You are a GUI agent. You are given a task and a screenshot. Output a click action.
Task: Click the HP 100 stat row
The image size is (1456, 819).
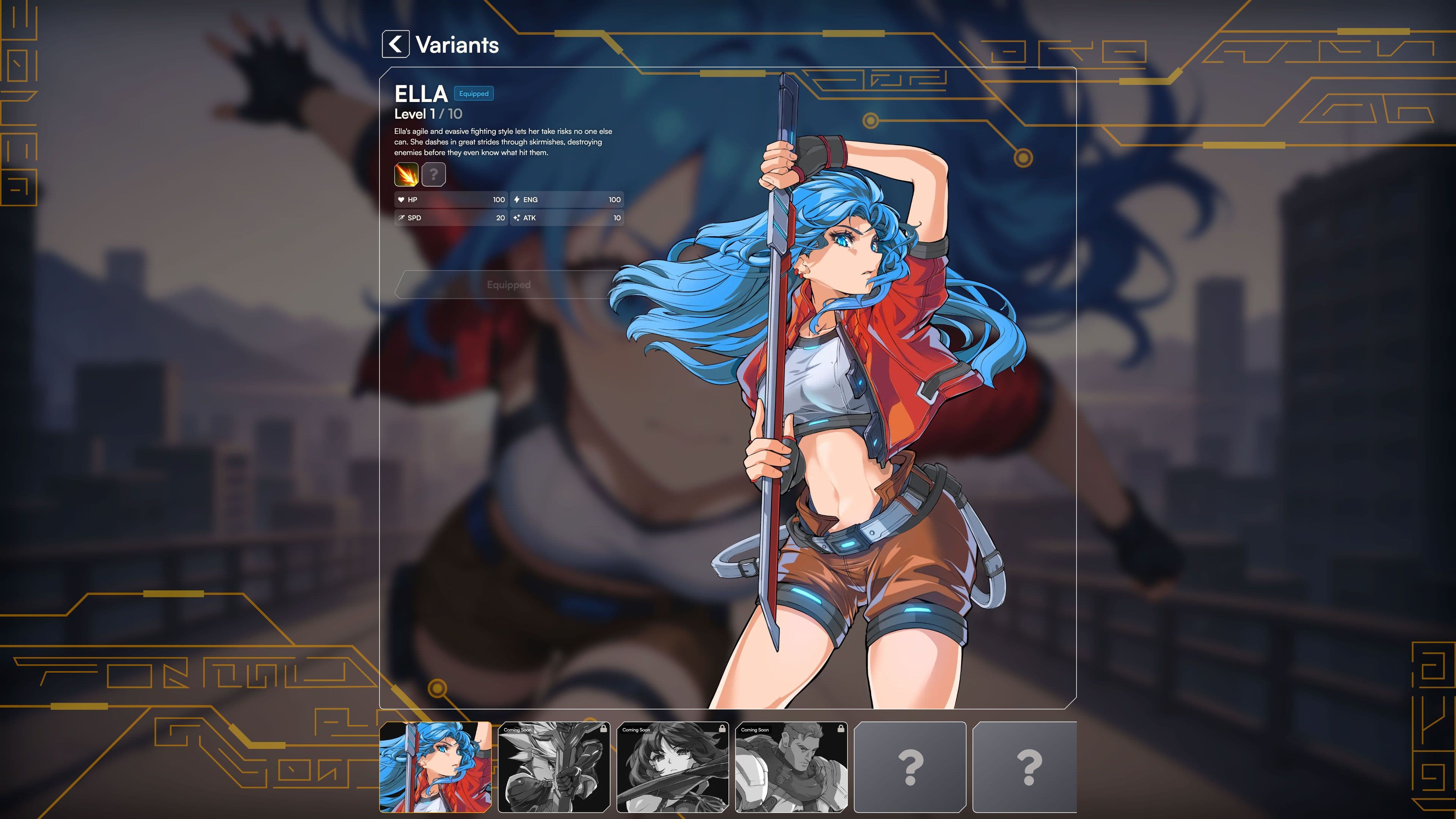450,199
